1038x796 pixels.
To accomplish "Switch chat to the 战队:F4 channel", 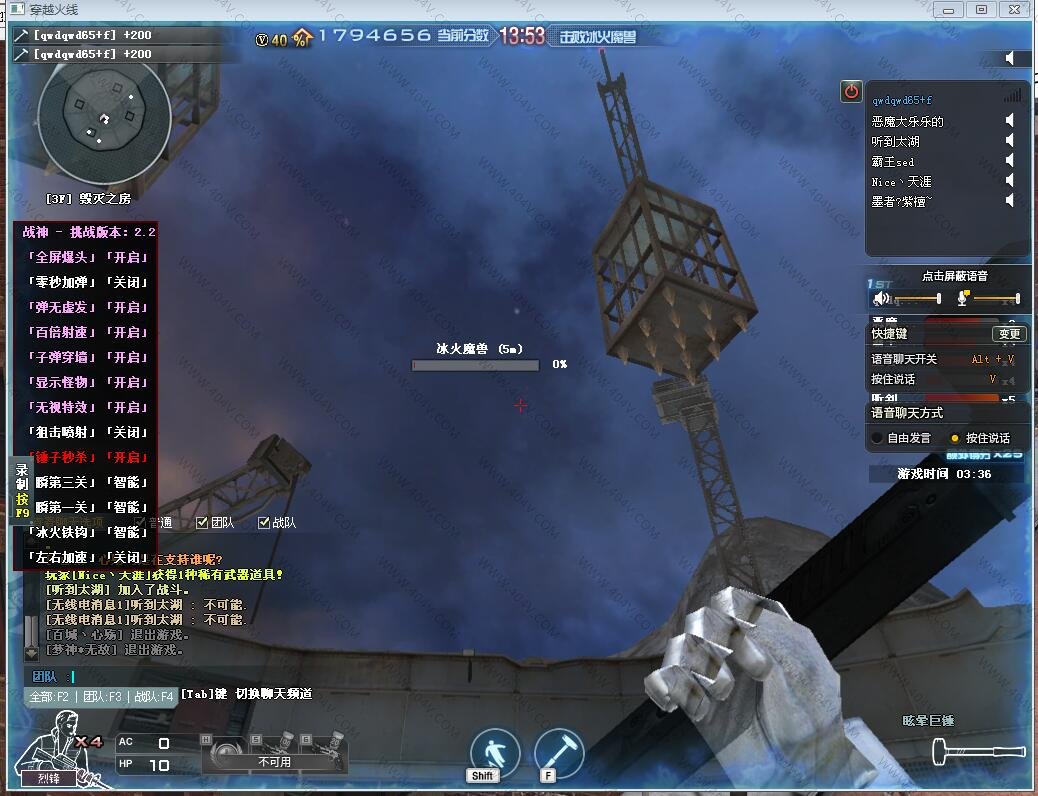I will pos(153,697).
